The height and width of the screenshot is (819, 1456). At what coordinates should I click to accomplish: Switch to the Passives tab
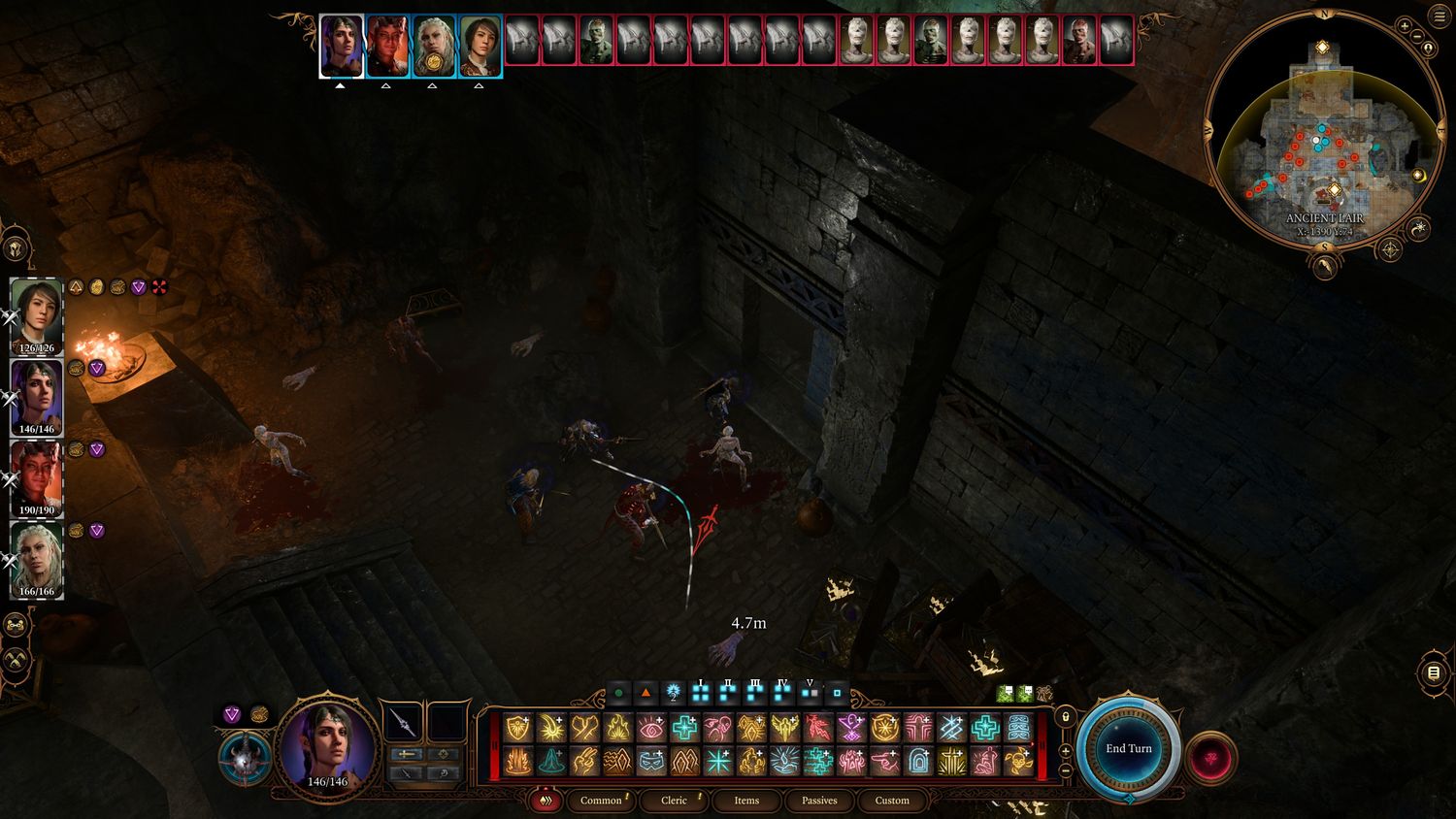(x=819, y=801)
